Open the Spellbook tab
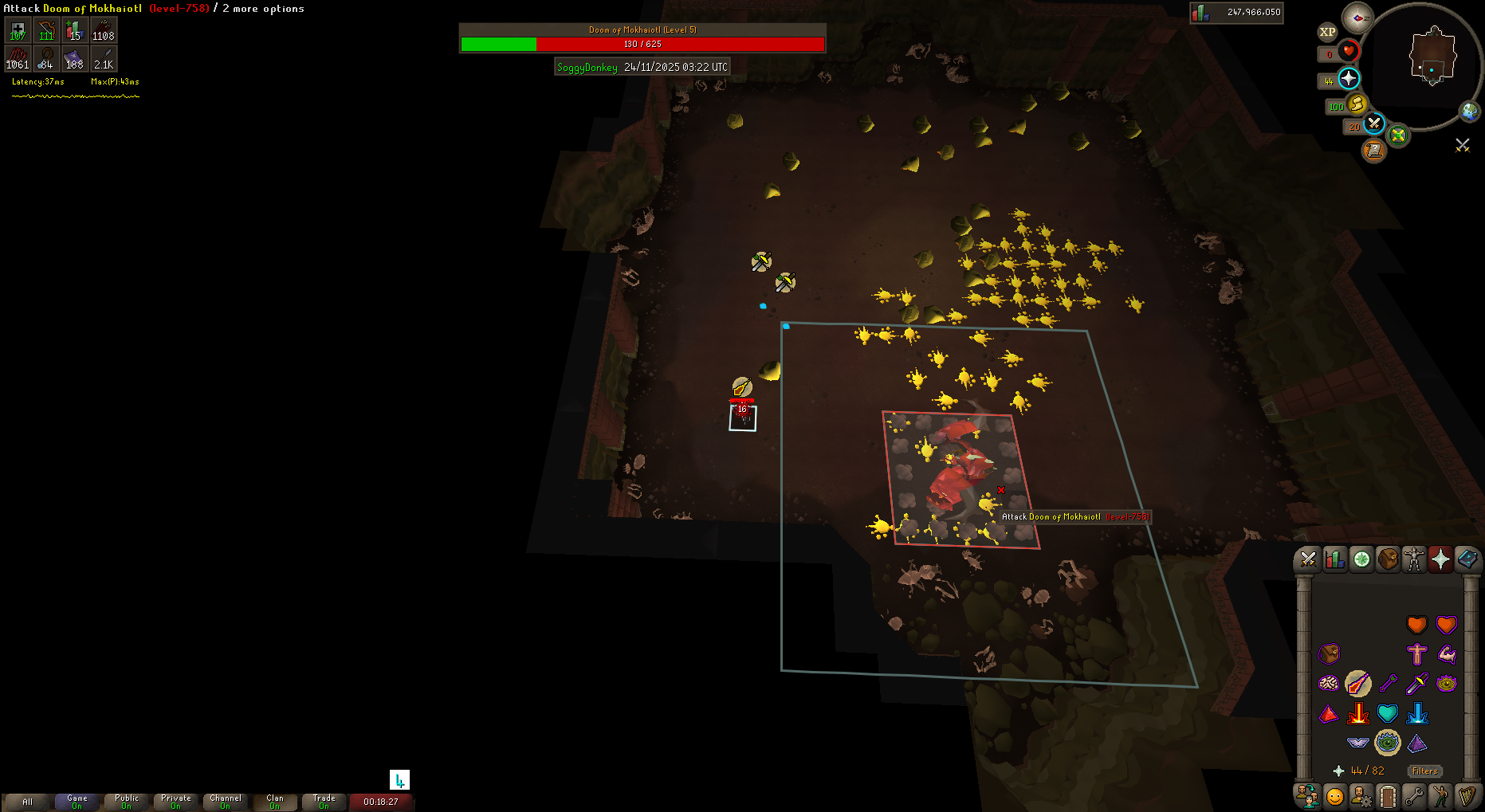Image resolution: width=1485 pixels, height=812 pixels. 1467,559
